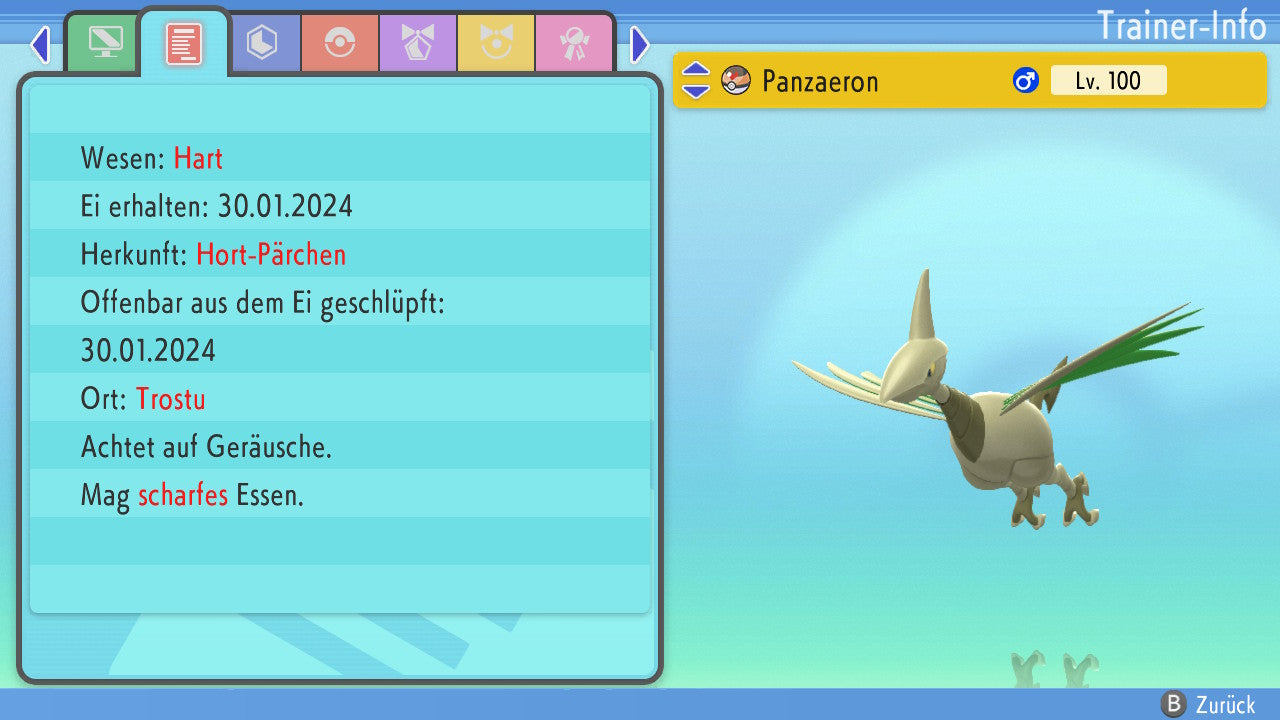Image resolution: width=1280 pixels, height=720 pixels.
Task: Toggle the up/down arrows next to Panzaeron
Action: pos(696,80)
